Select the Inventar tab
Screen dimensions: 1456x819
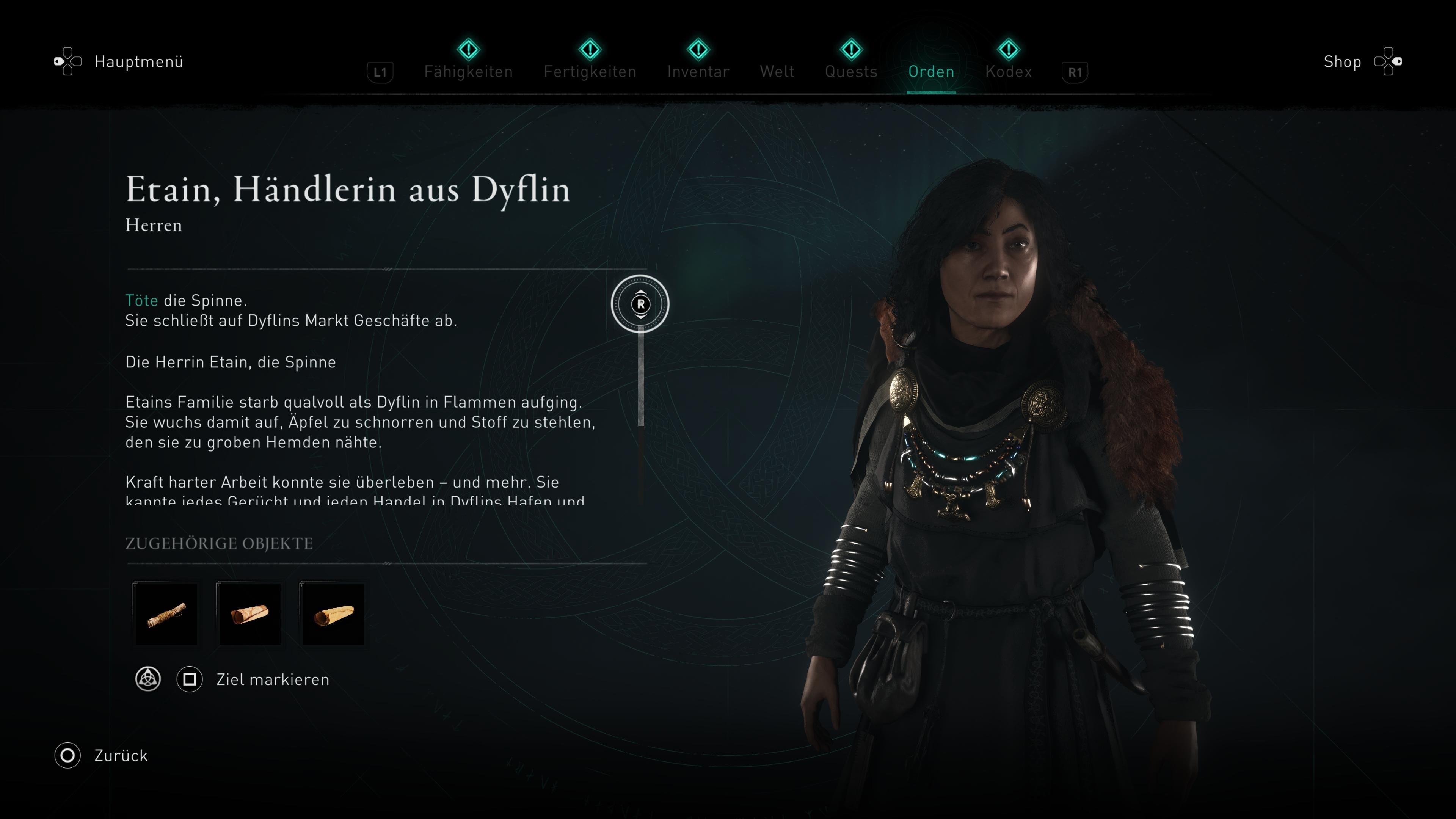698,71
